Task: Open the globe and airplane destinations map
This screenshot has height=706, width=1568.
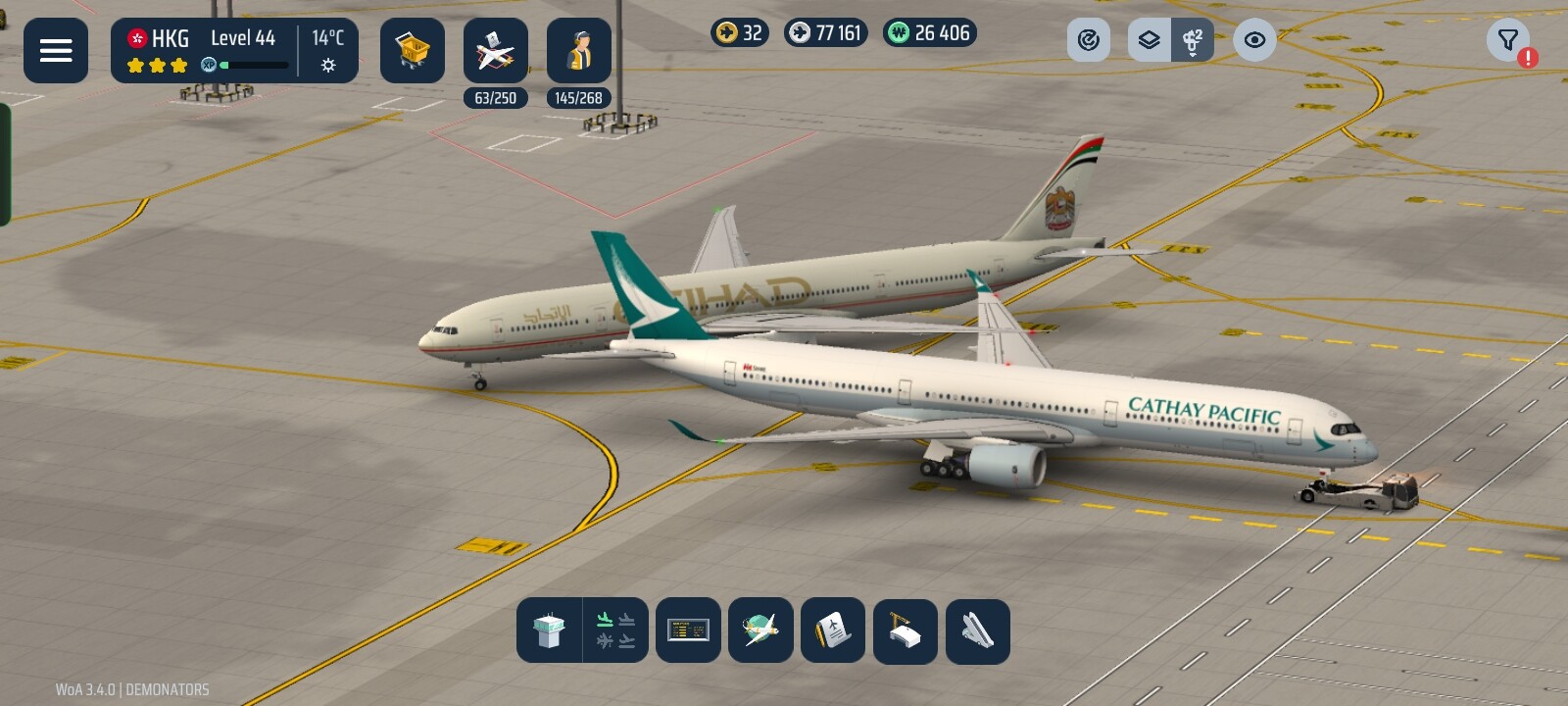Action: pyautogui.click(x=760, y=630)
